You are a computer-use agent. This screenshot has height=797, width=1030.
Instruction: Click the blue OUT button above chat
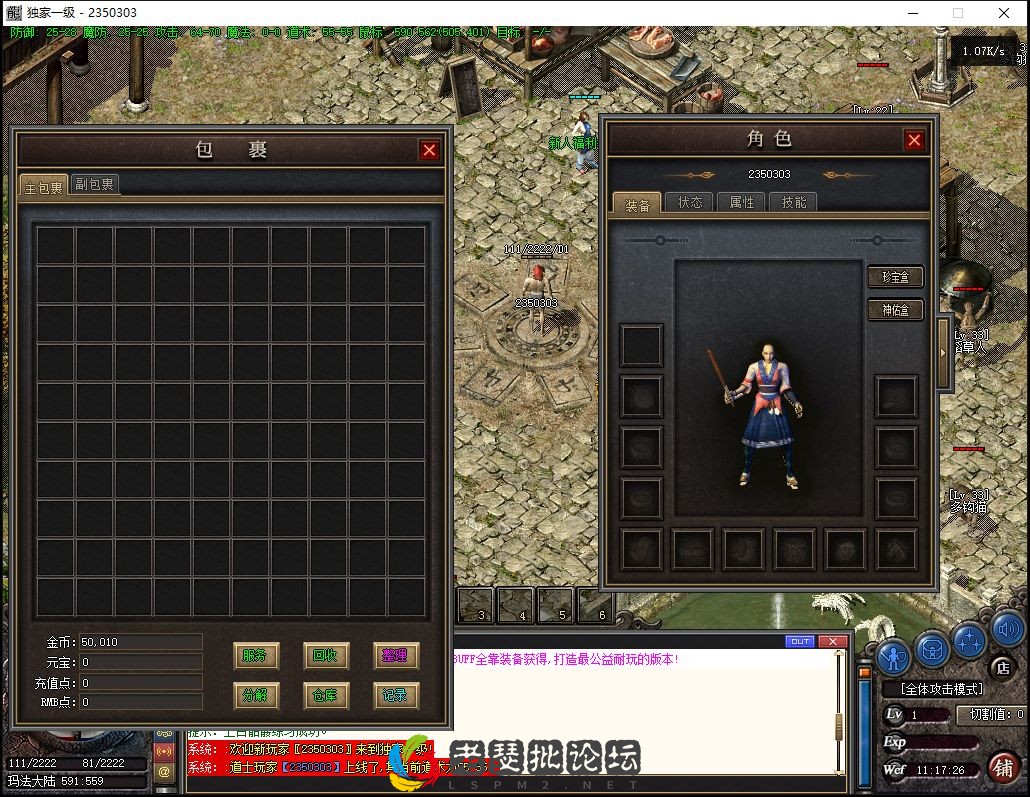800,641
